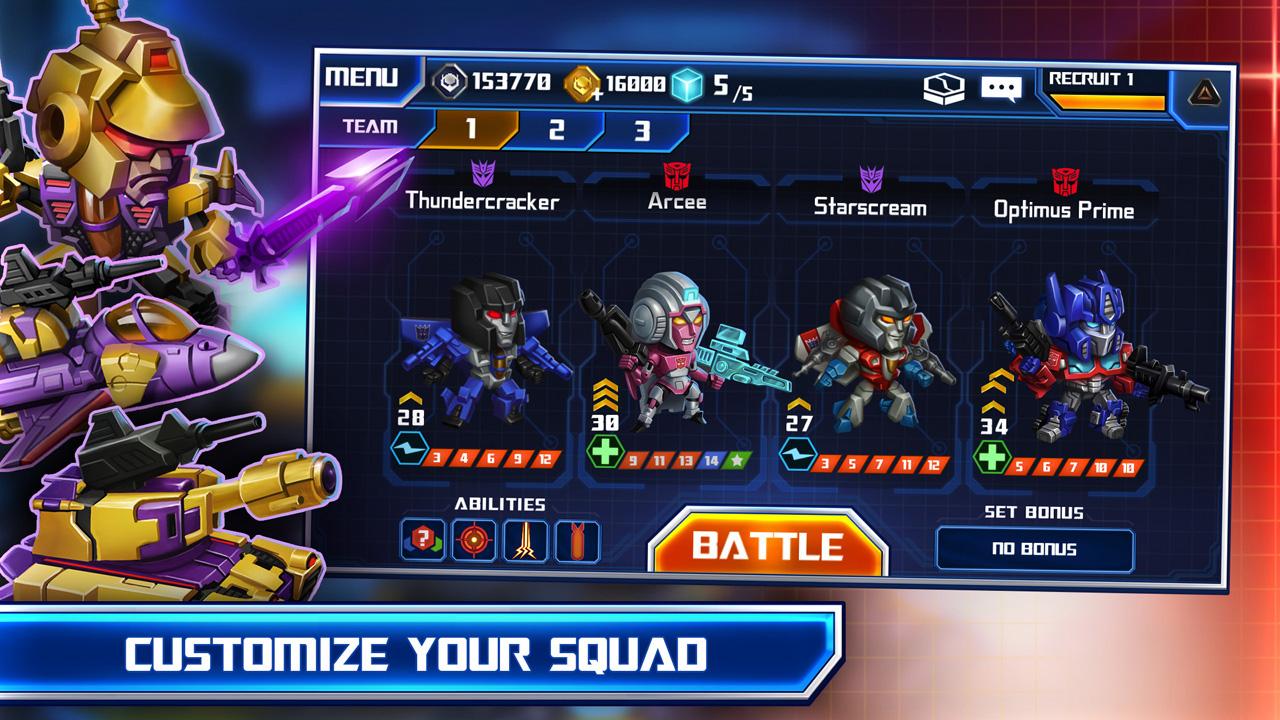This screenshot has height=720, width=1280.
Task: Show the question mark cube ability
Action: 422,541
